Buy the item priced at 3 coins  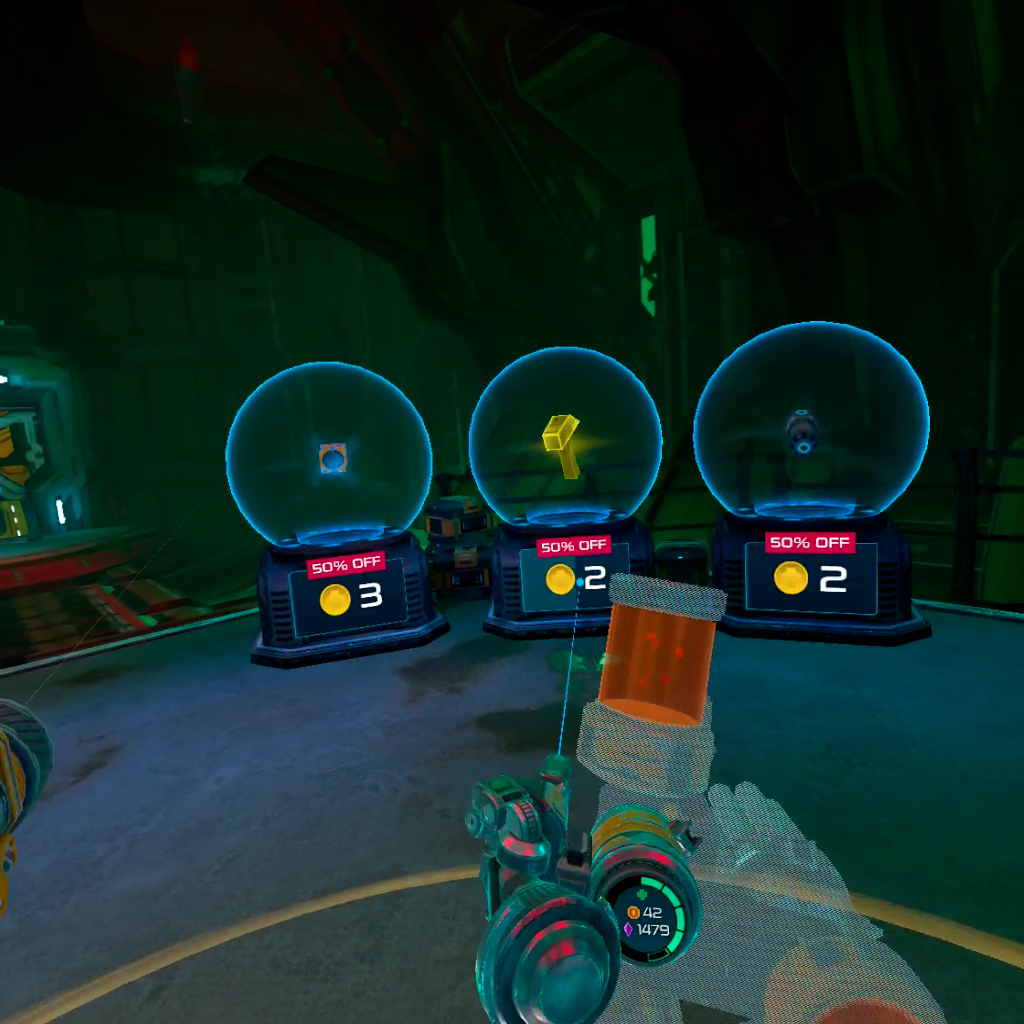349,597
